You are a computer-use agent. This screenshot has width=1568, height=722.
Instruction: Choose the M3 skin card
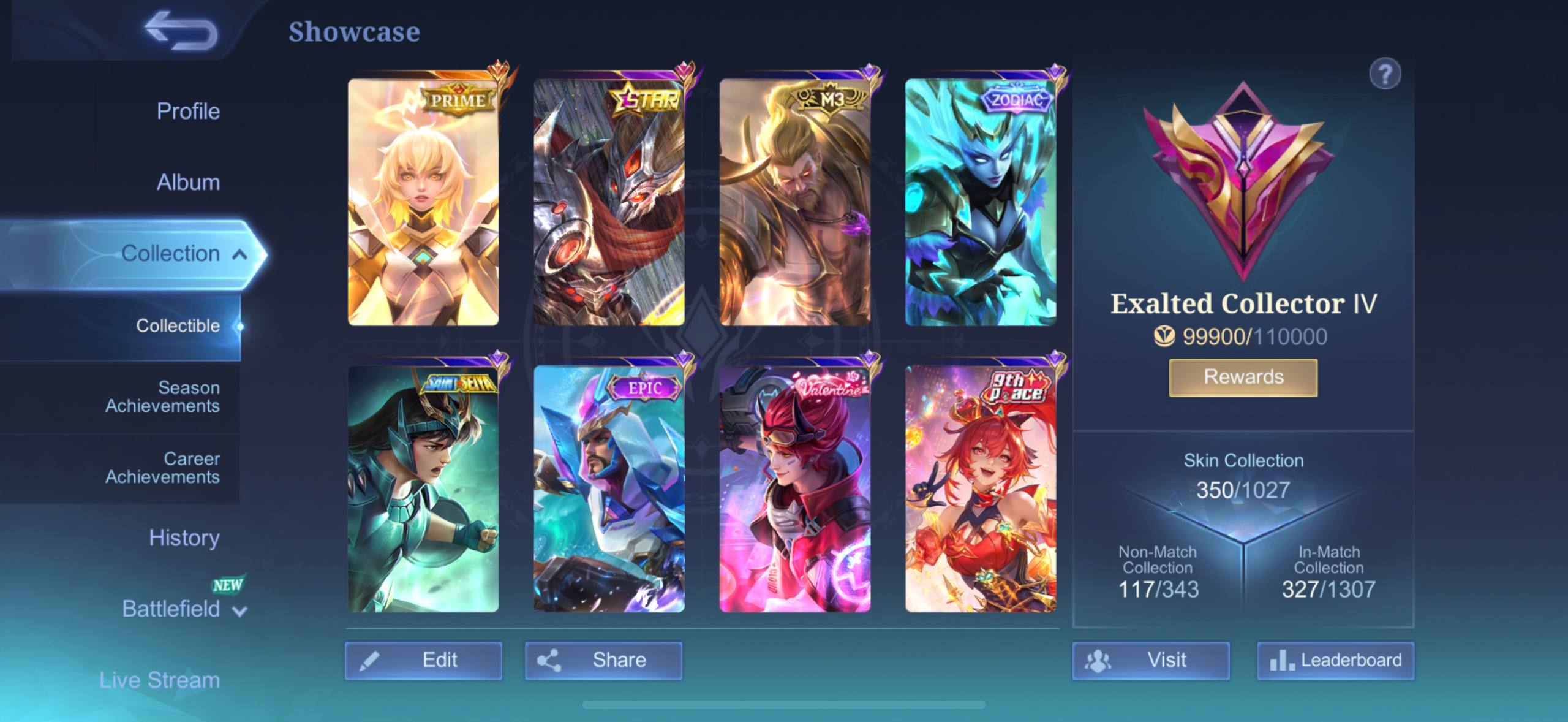[x=794, y=202]
